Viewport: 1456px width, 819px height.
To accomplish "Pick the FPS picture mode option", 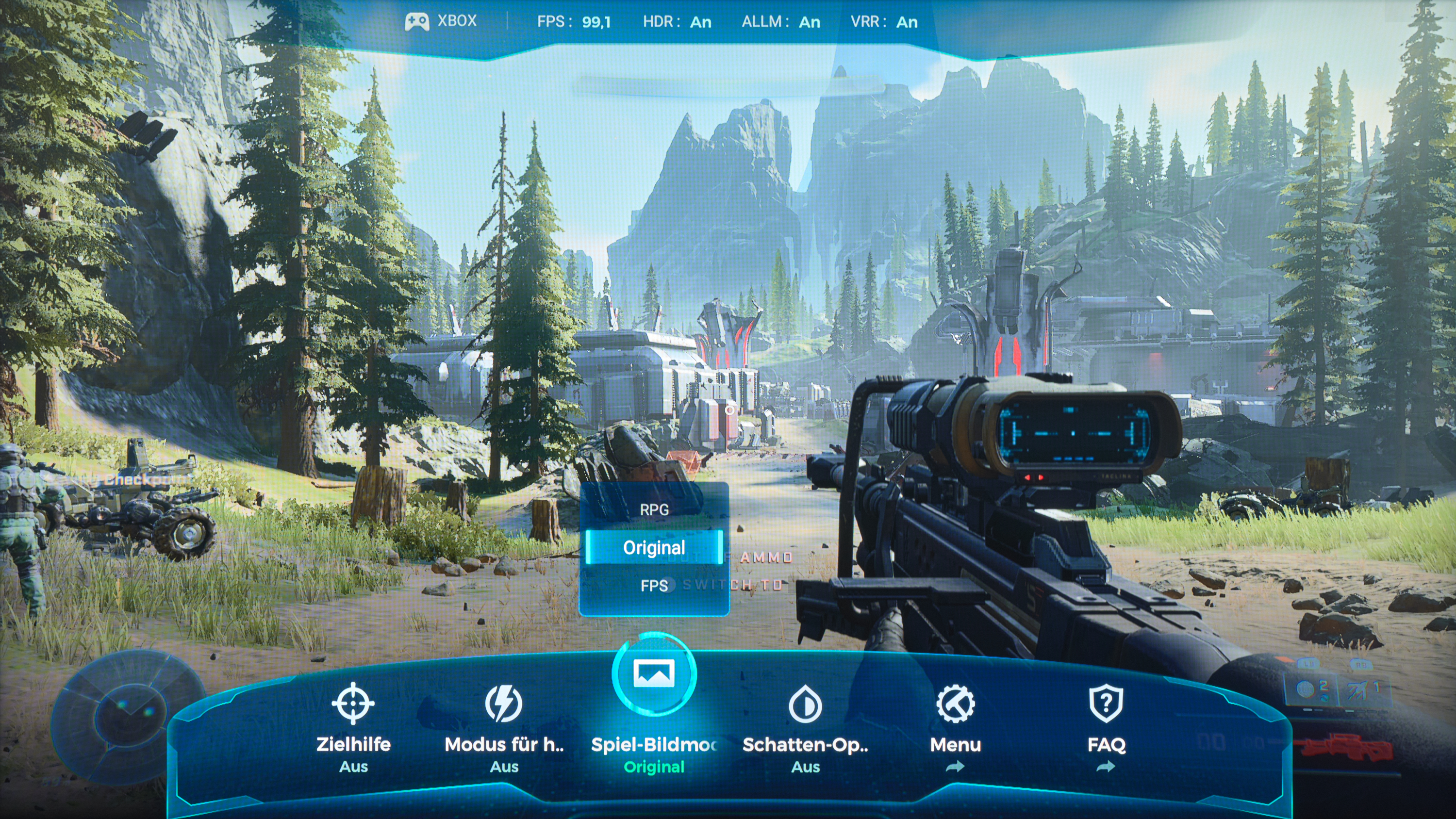I will (654, 586).
